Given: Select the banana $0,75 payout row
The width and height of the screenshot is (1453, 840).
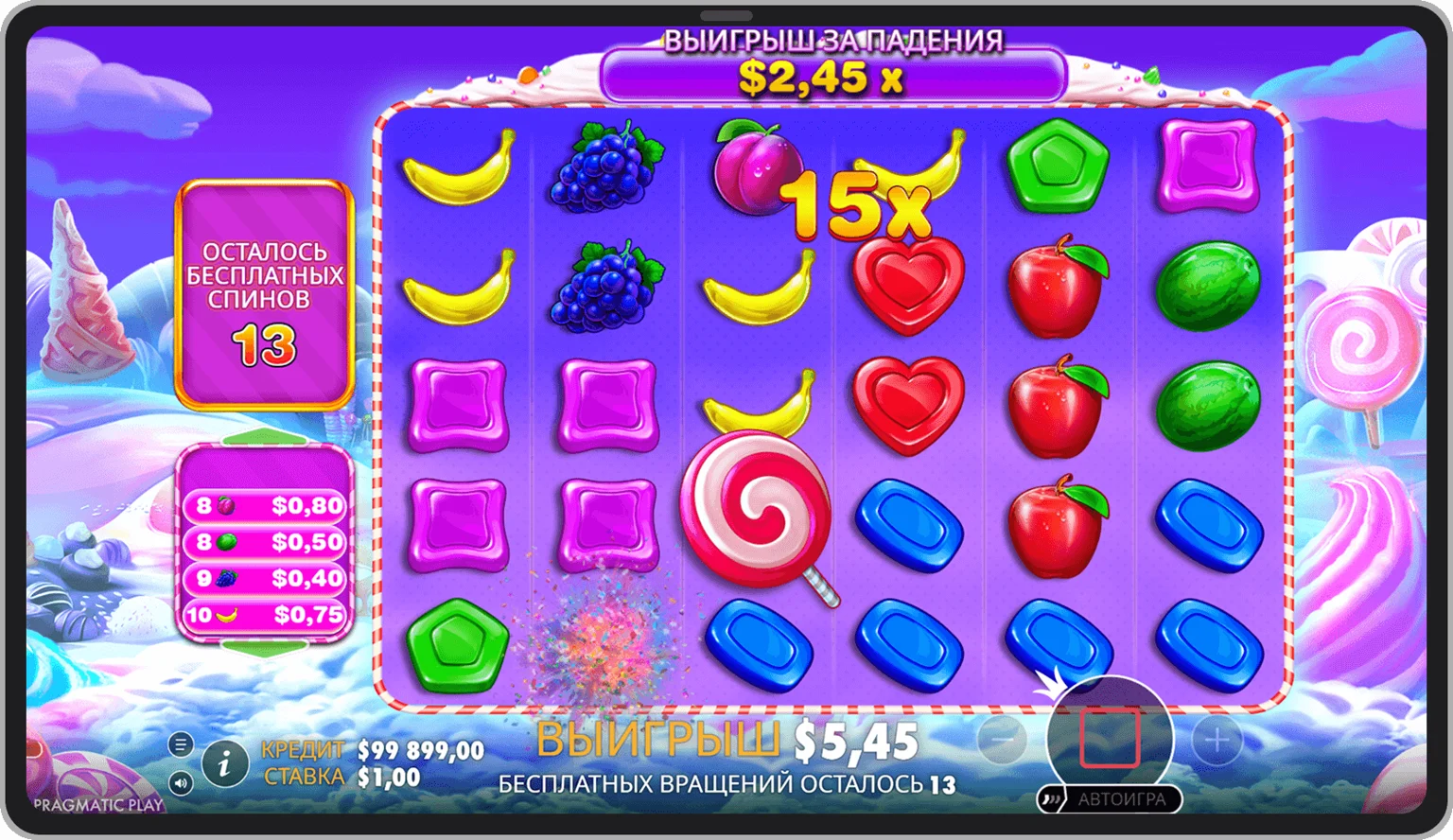Looking at the screenshot, I should 265,616.
